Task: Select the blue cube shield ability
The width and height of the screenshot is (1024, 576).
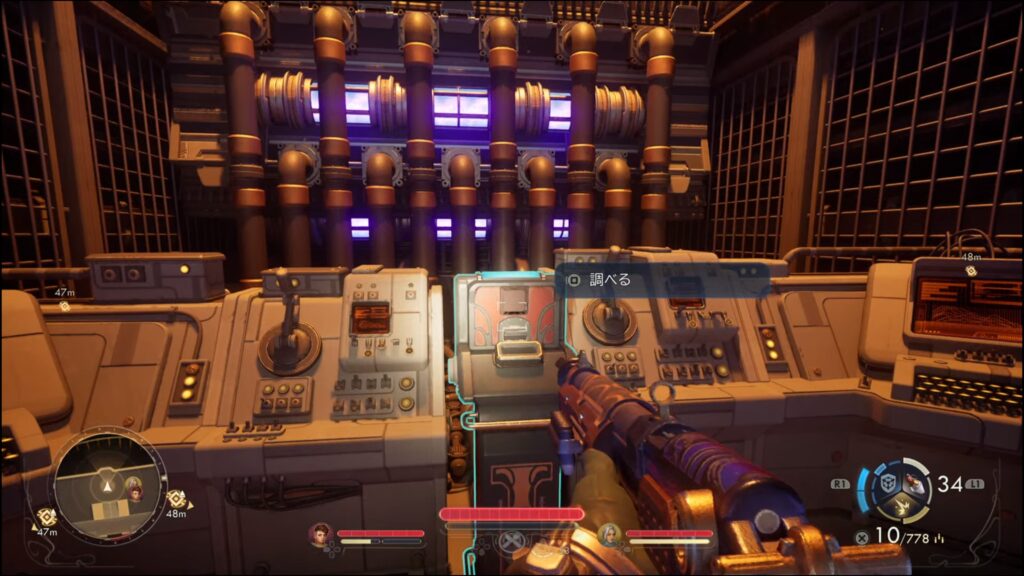Action: tap(887, 480)
